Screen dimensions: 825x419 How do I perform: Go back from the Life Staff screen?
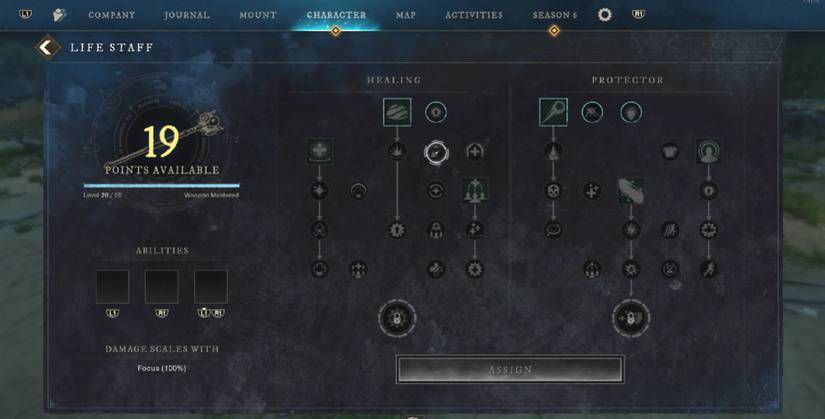click(44, 47)
